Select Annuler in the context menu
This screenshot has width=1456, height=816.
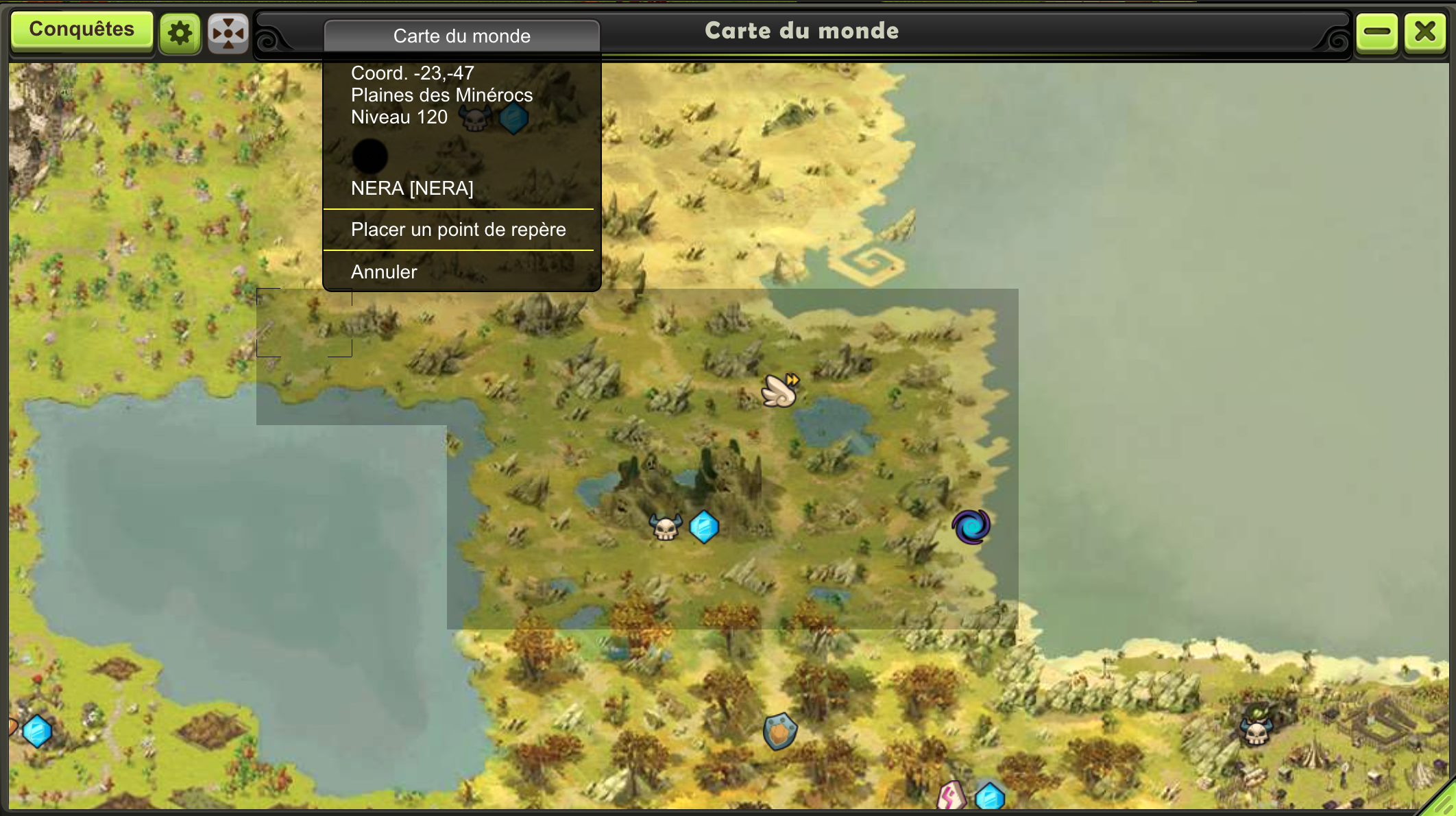[x=384, y=272]
